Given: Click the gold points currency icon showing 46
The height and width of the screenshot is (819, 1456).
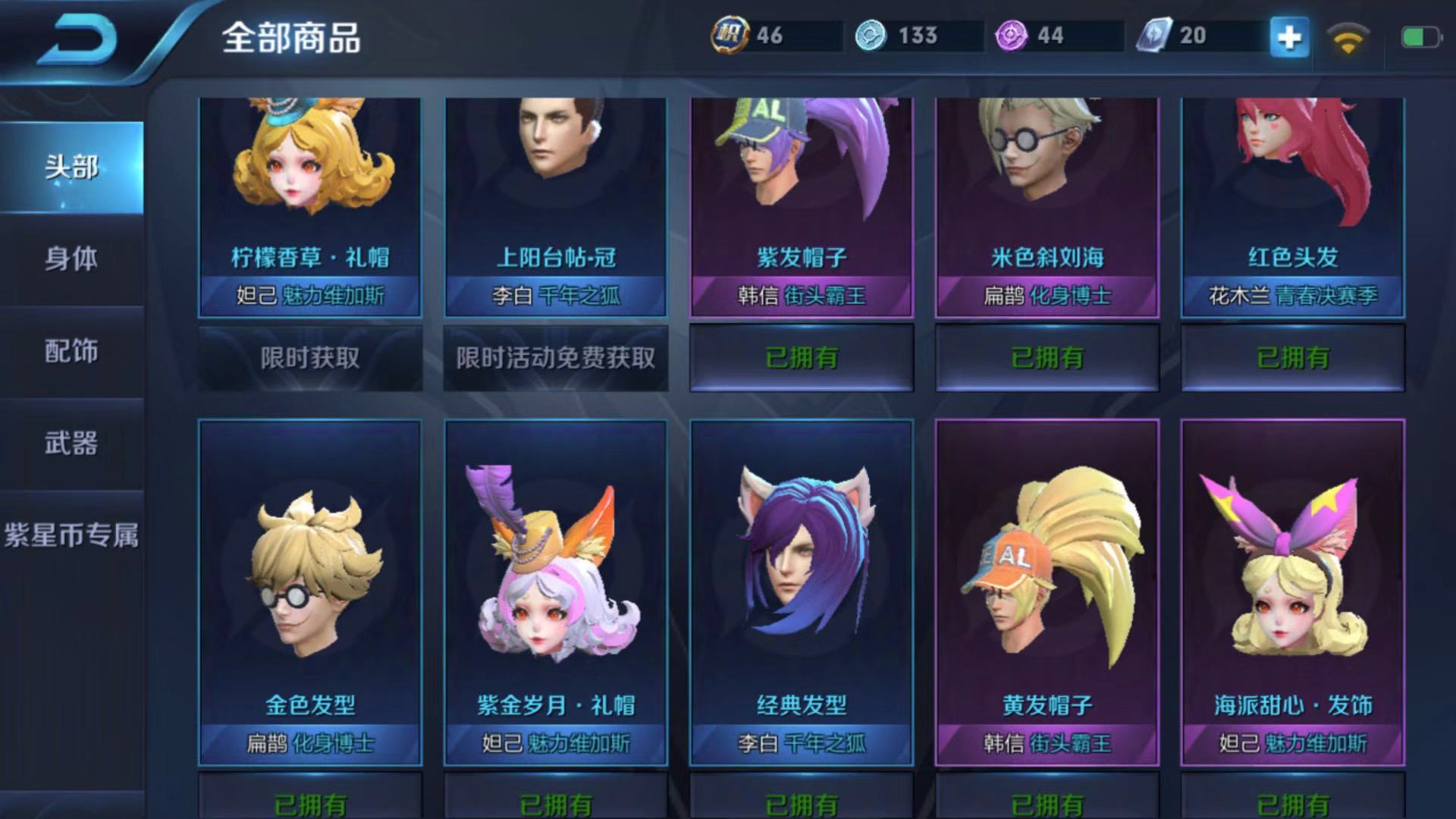Looking at the screenshot, I should coord(730,33).
